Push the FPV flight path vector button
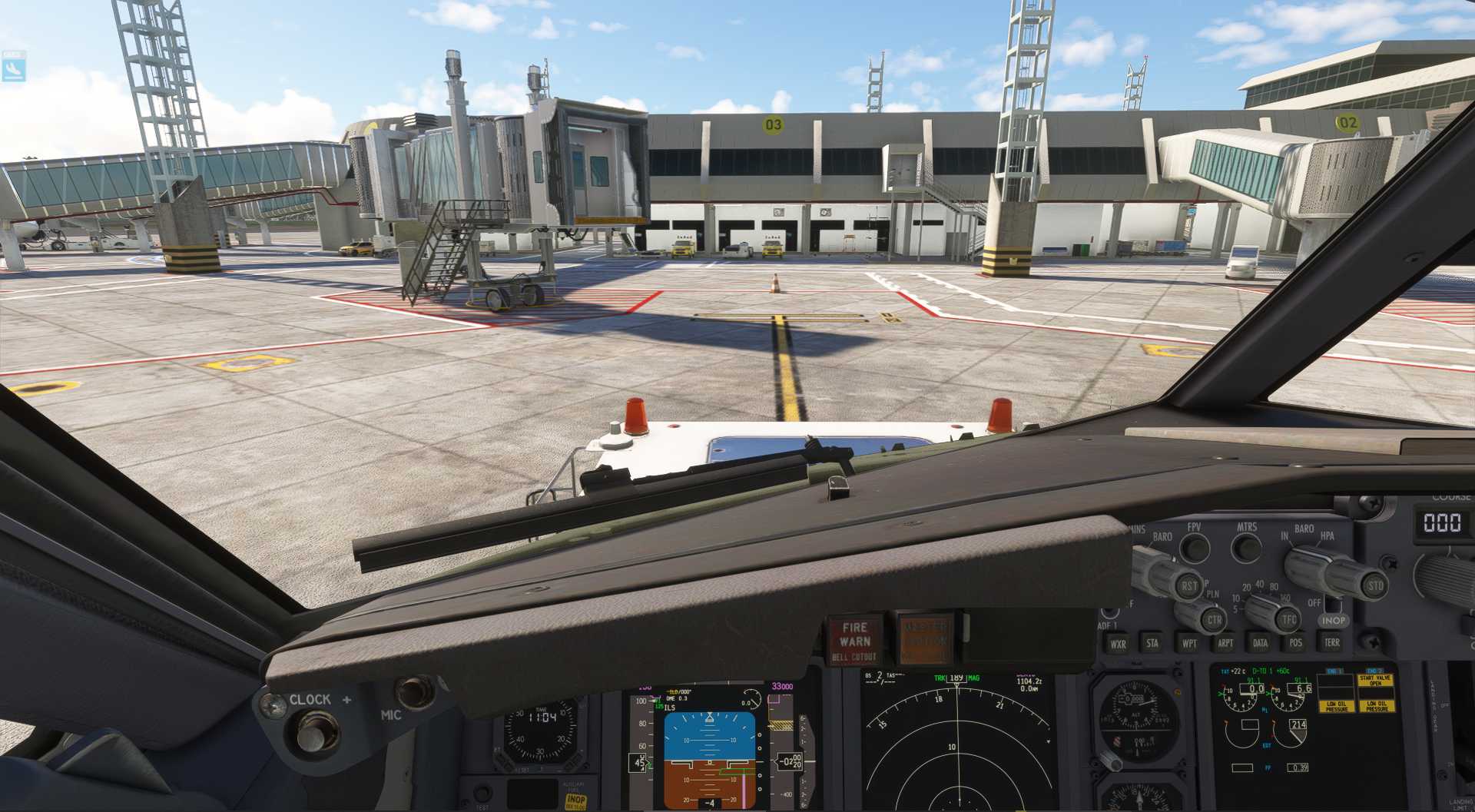 [1195, 548]
